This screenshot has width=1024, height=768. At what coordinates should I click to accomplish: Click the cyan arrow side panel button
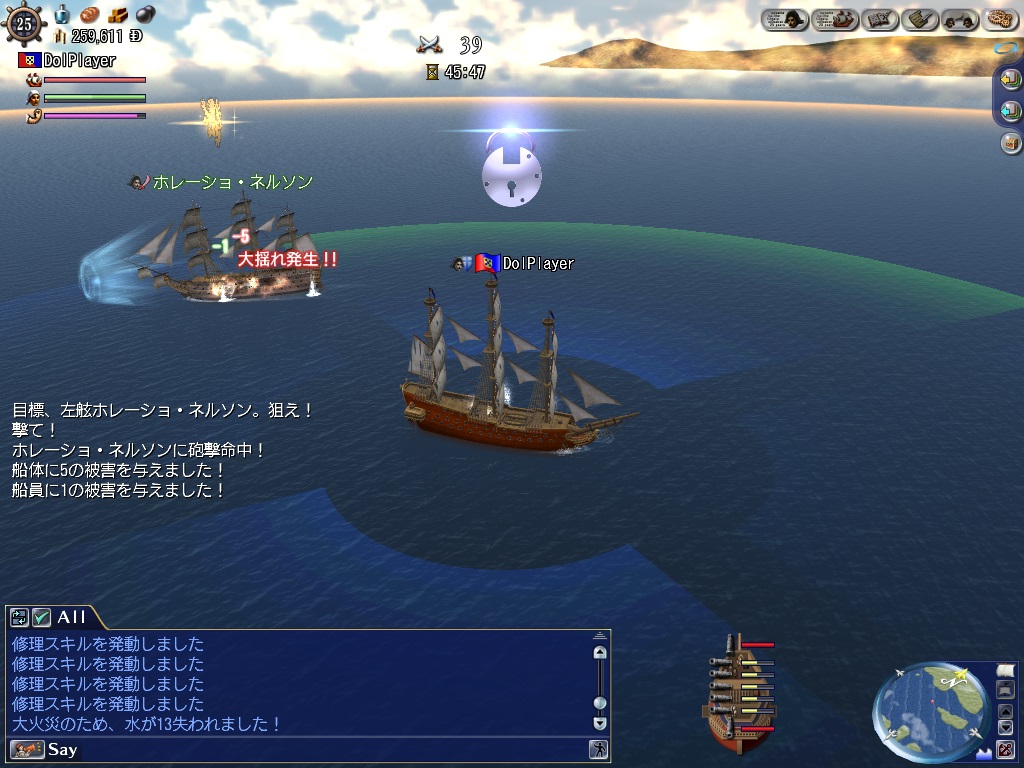(1011, 111)
